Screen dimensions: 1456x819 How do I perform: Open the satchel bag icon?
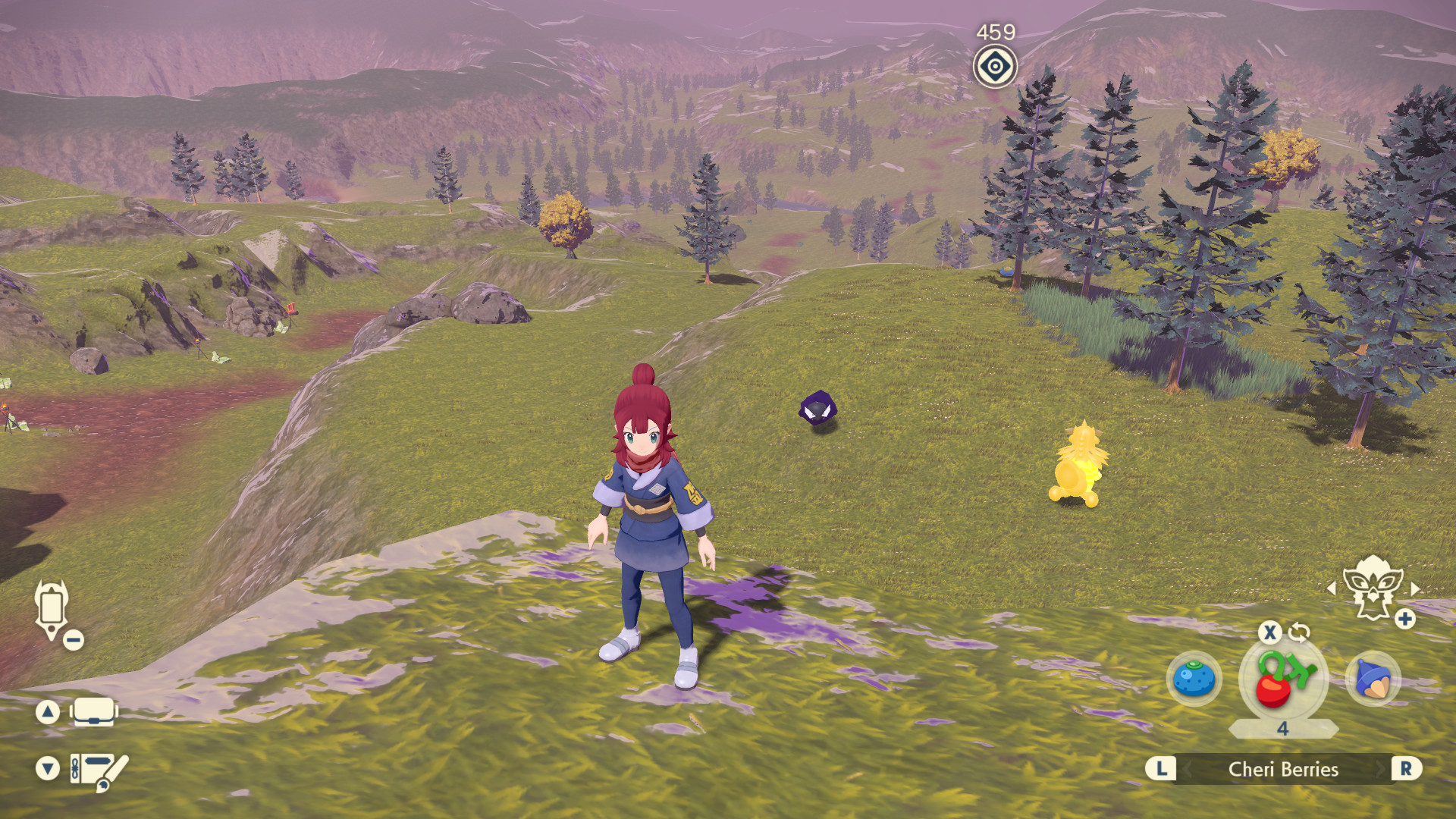tap(93, 711)
